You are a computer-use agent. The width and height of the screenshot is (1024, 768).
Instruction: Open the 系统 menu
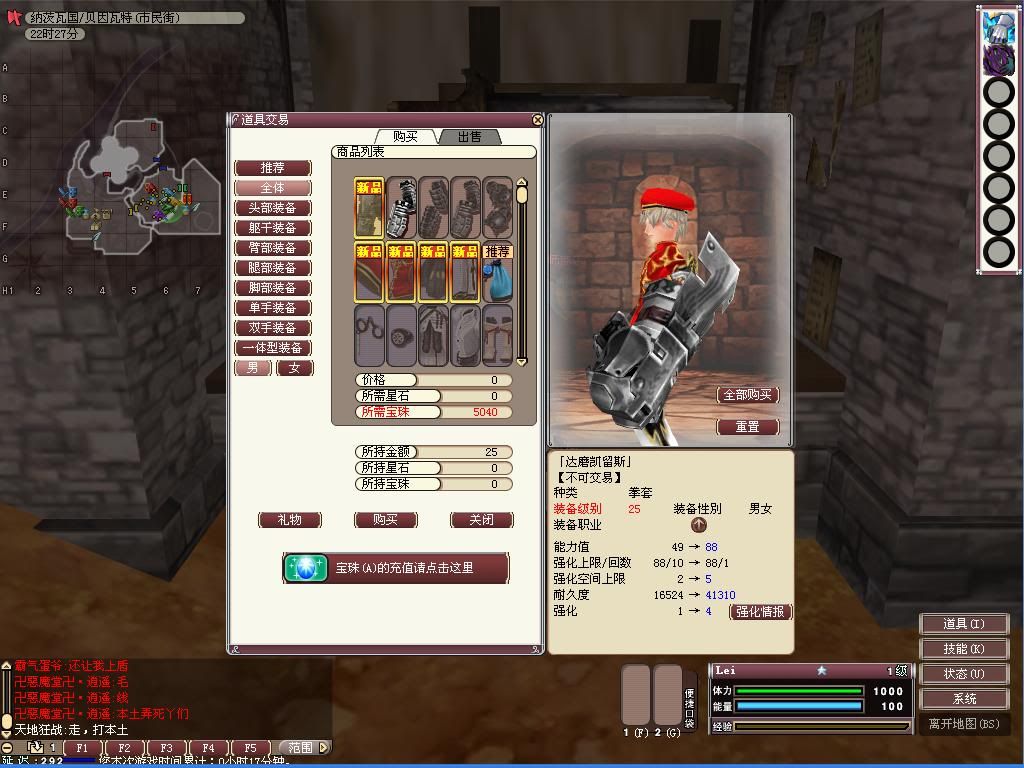coord(963,699)
